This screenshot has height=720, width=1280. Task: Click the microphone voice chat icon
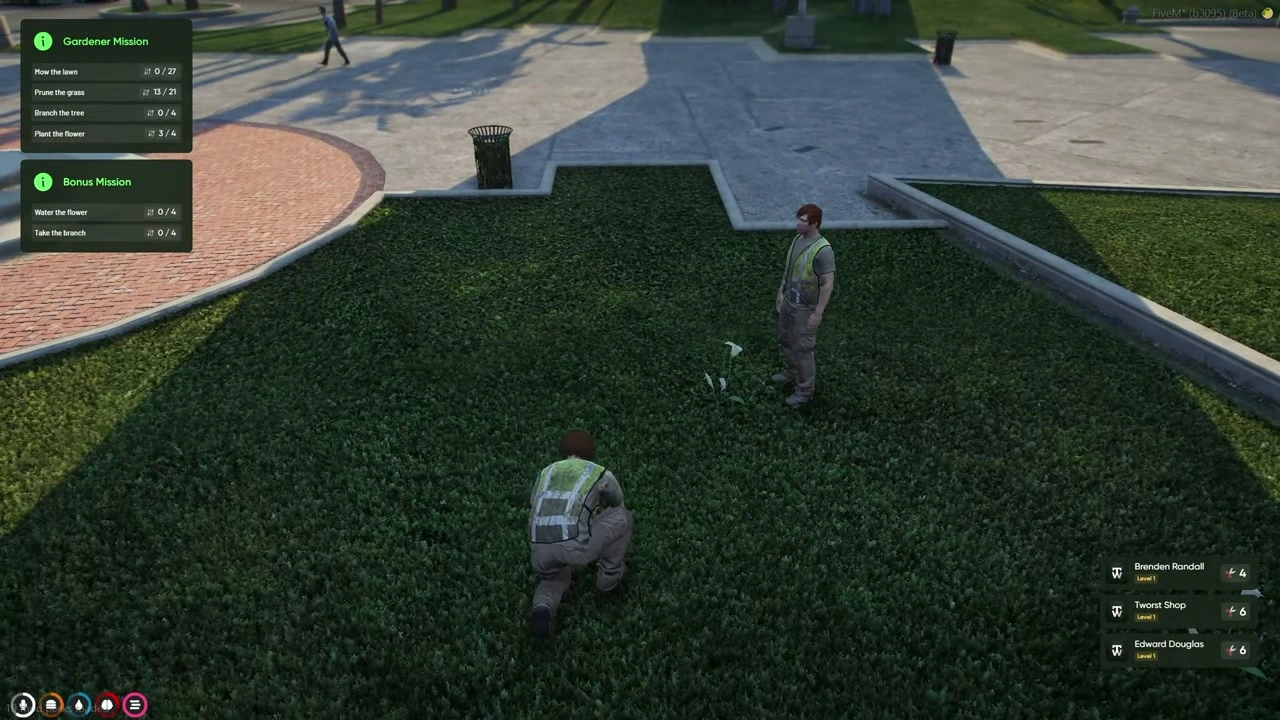23,704
